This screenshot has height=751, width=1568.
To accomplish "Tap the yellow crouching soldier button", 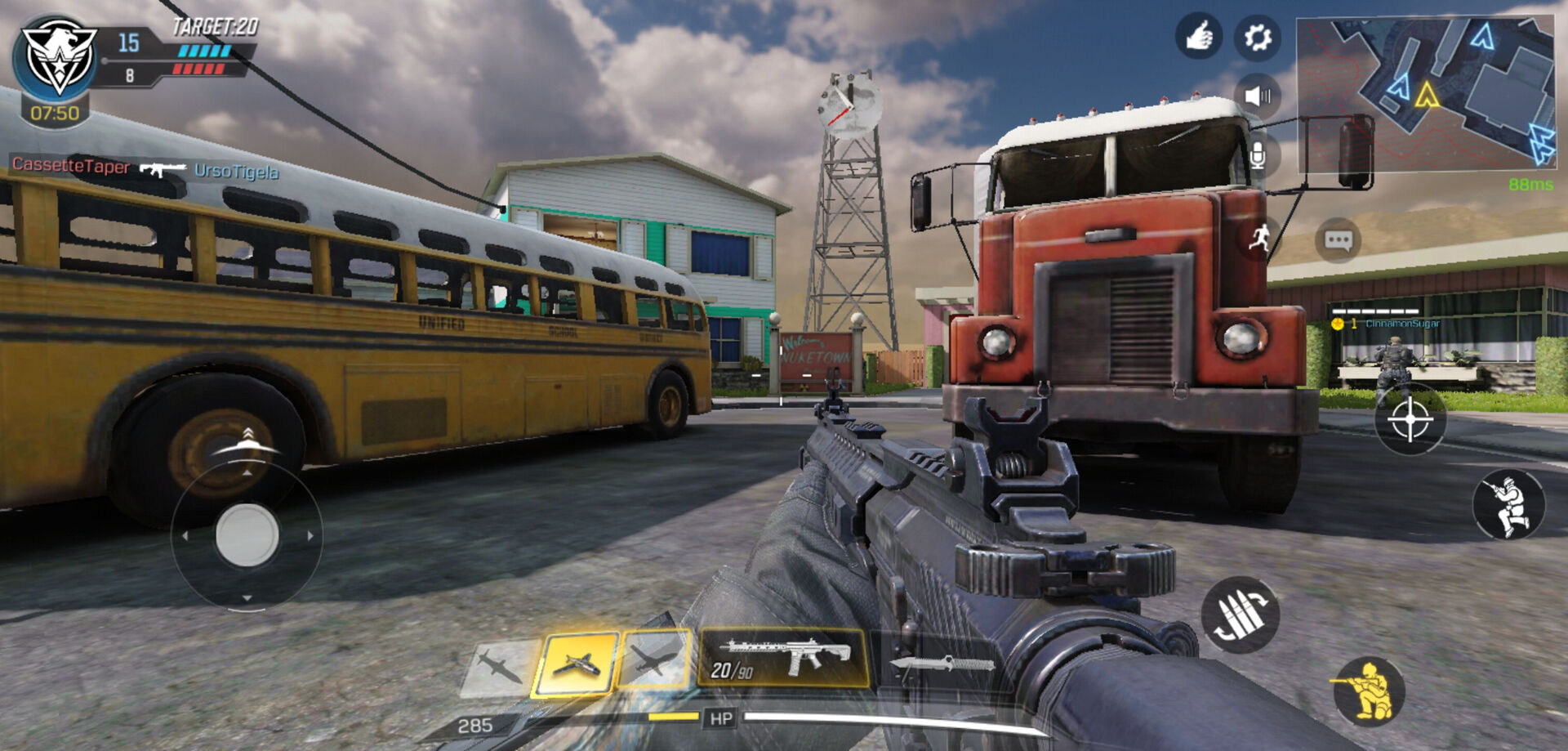I will point(1369,691).
